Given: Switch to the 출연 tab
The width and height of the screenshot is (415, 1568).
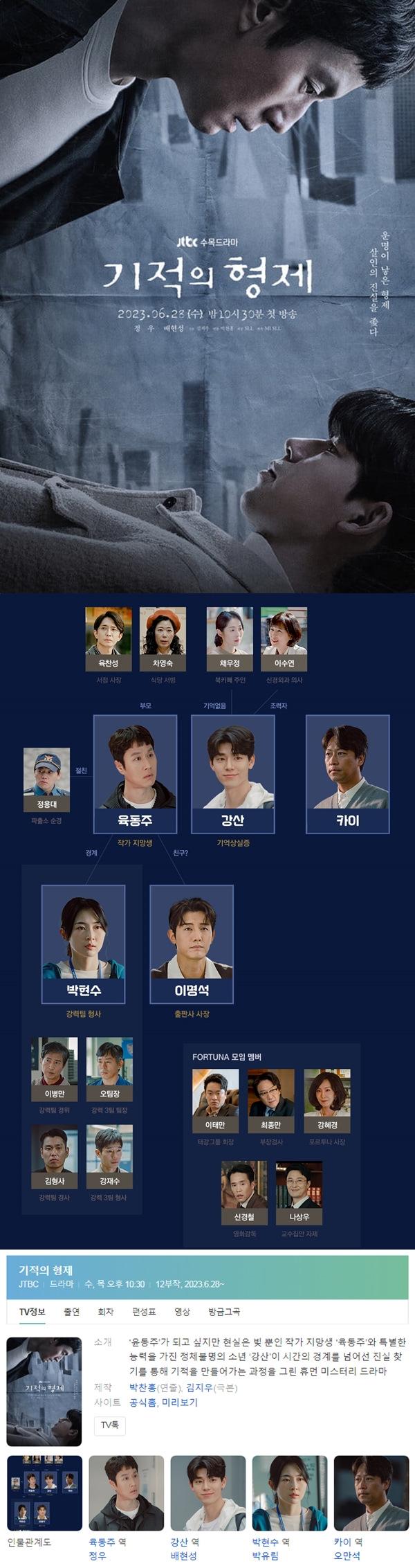Looking at the screenshot, I should (71, 1312).
